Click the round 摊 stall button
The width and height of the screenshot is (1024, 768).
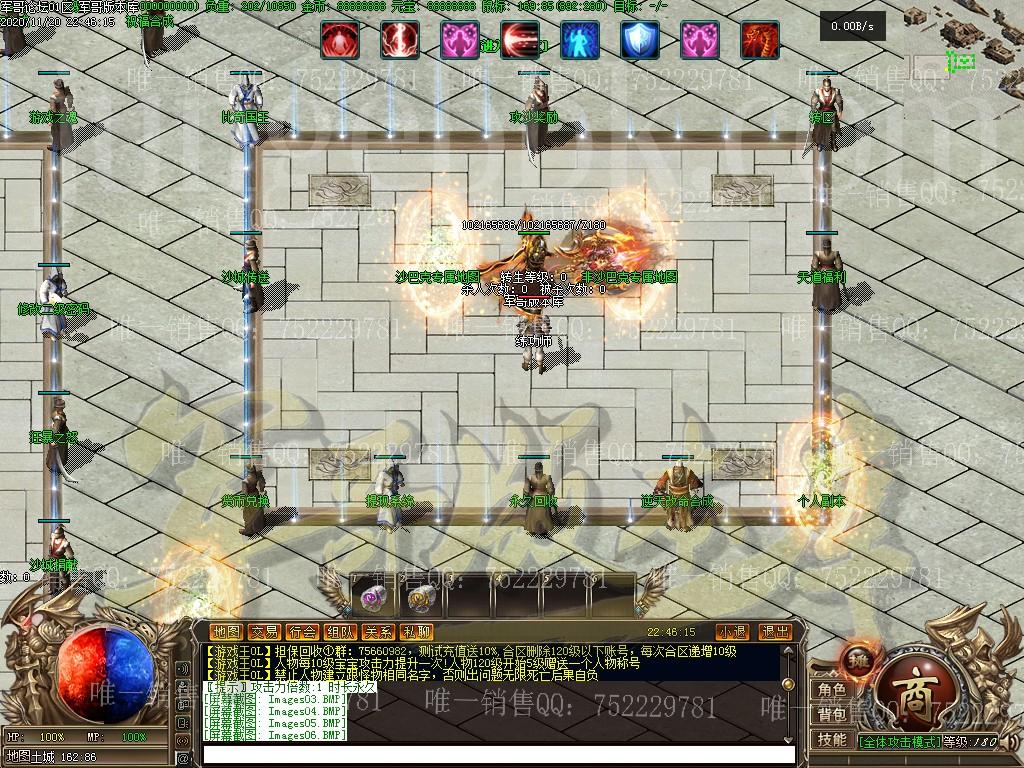click(859, 659)
